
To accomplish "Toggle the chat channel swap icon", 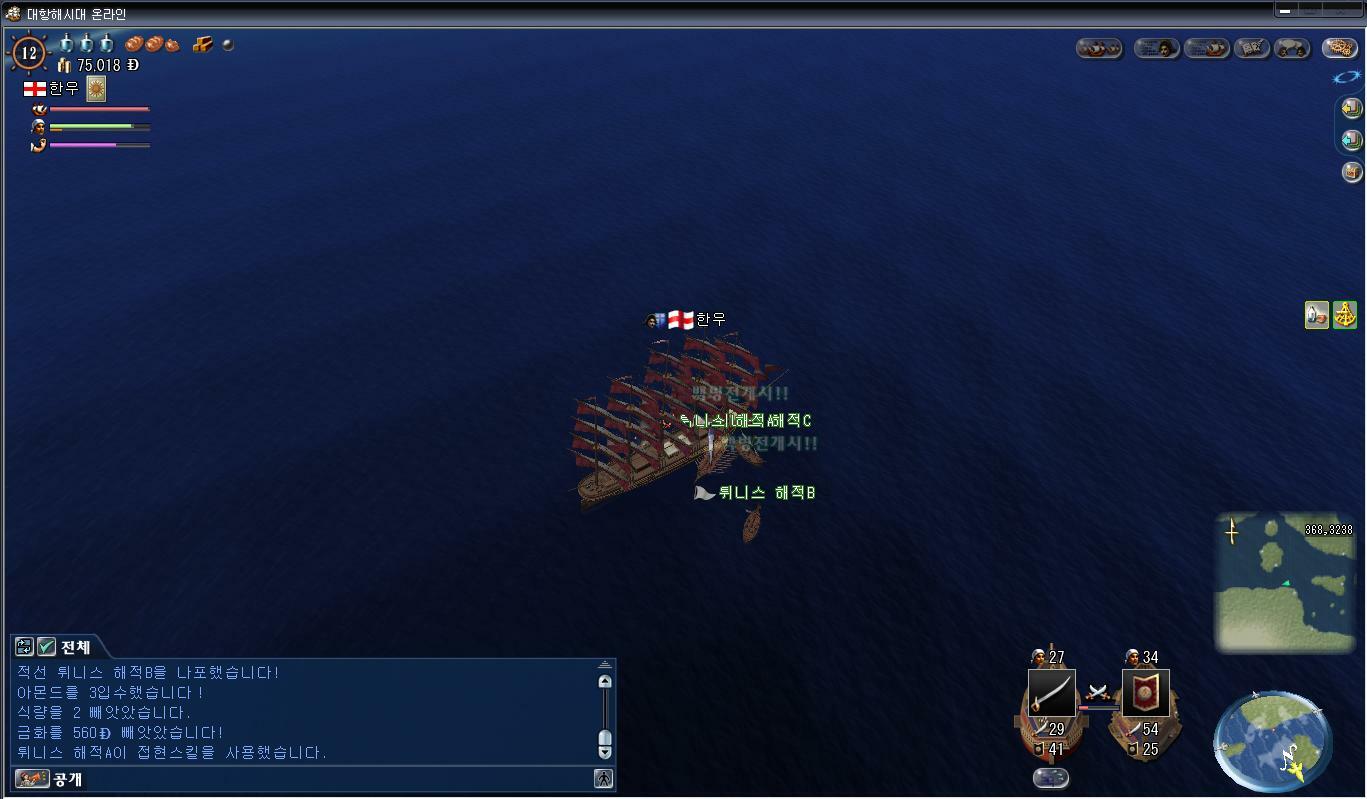I will point(22,647).
